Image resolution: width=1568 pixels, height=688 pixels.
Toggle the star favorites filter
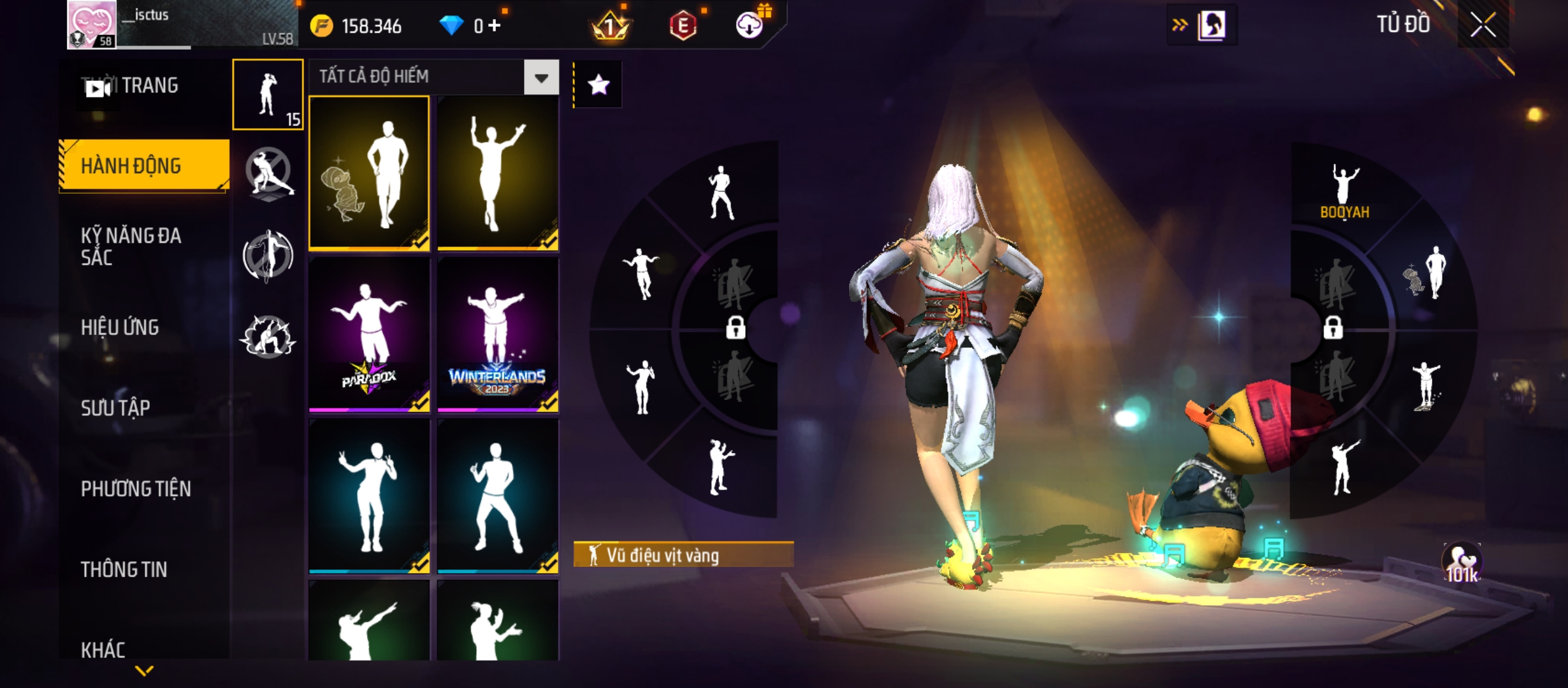click(x=598, y=85)
